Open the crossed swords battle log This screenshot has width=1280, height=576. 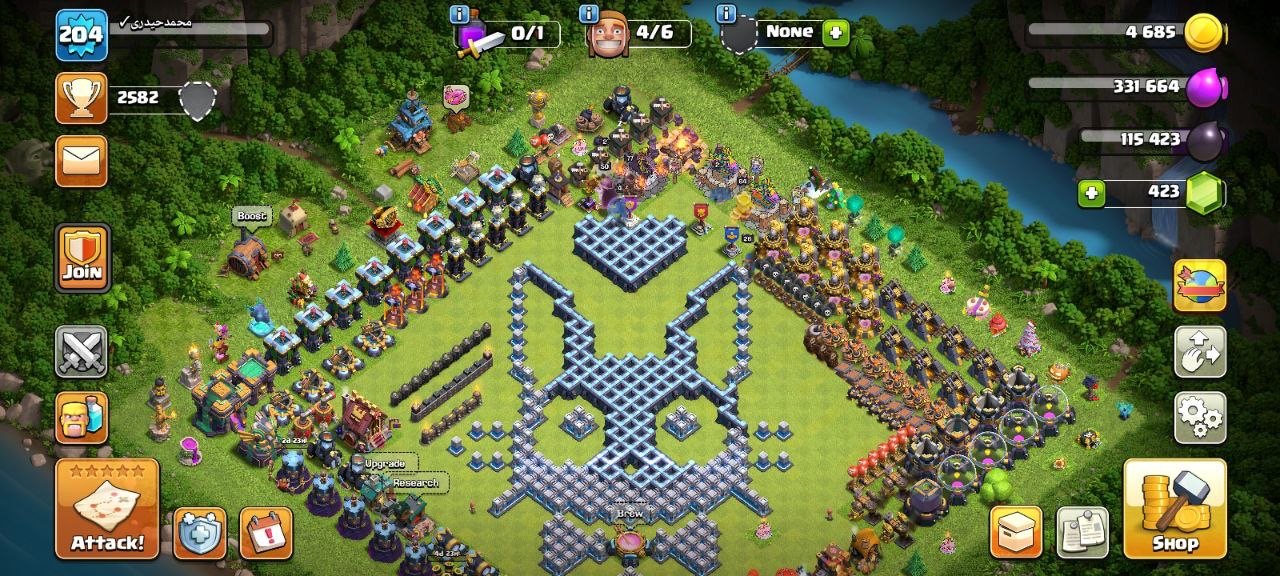[x=81, y=352]
